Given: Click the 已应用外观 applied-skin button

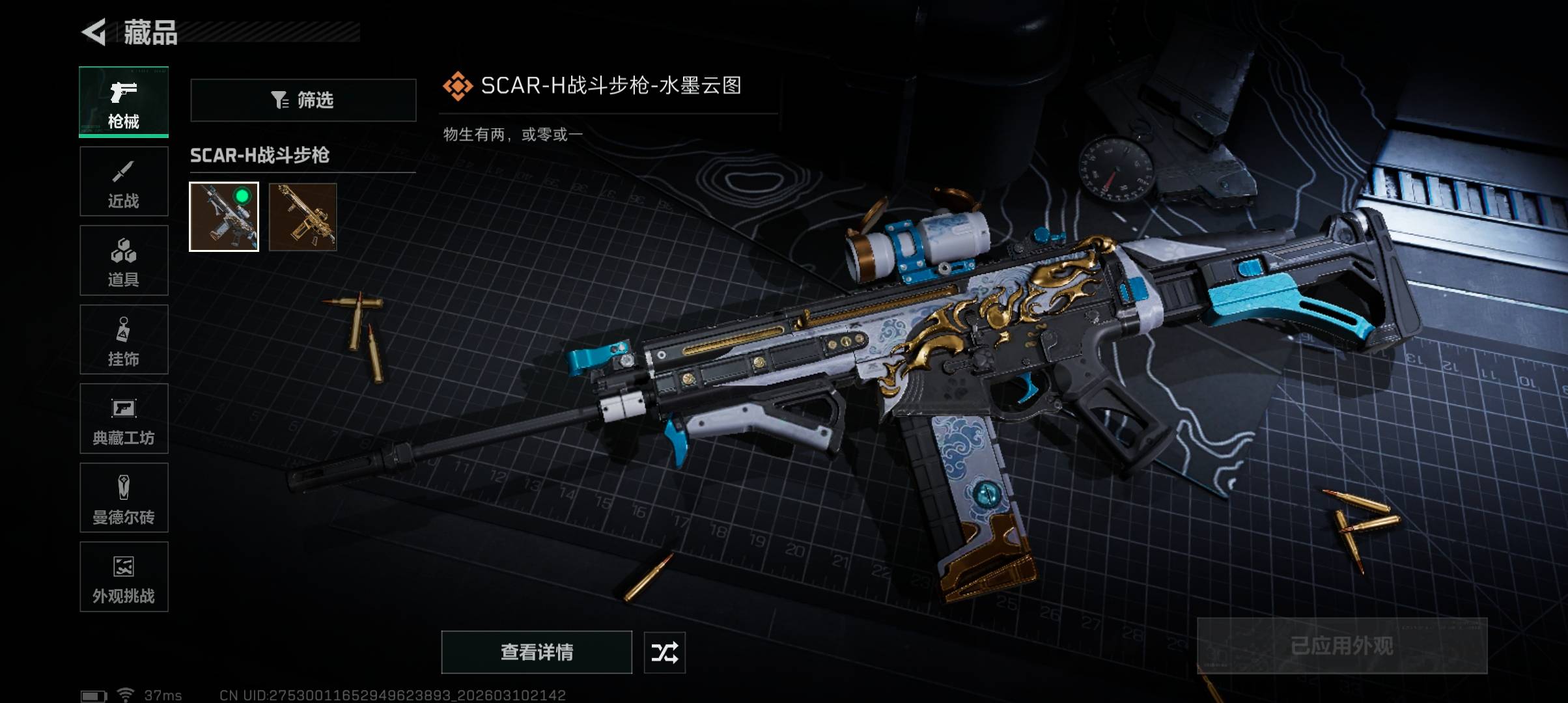Looking at the screenshot, I should click(x=1342, y=646).
